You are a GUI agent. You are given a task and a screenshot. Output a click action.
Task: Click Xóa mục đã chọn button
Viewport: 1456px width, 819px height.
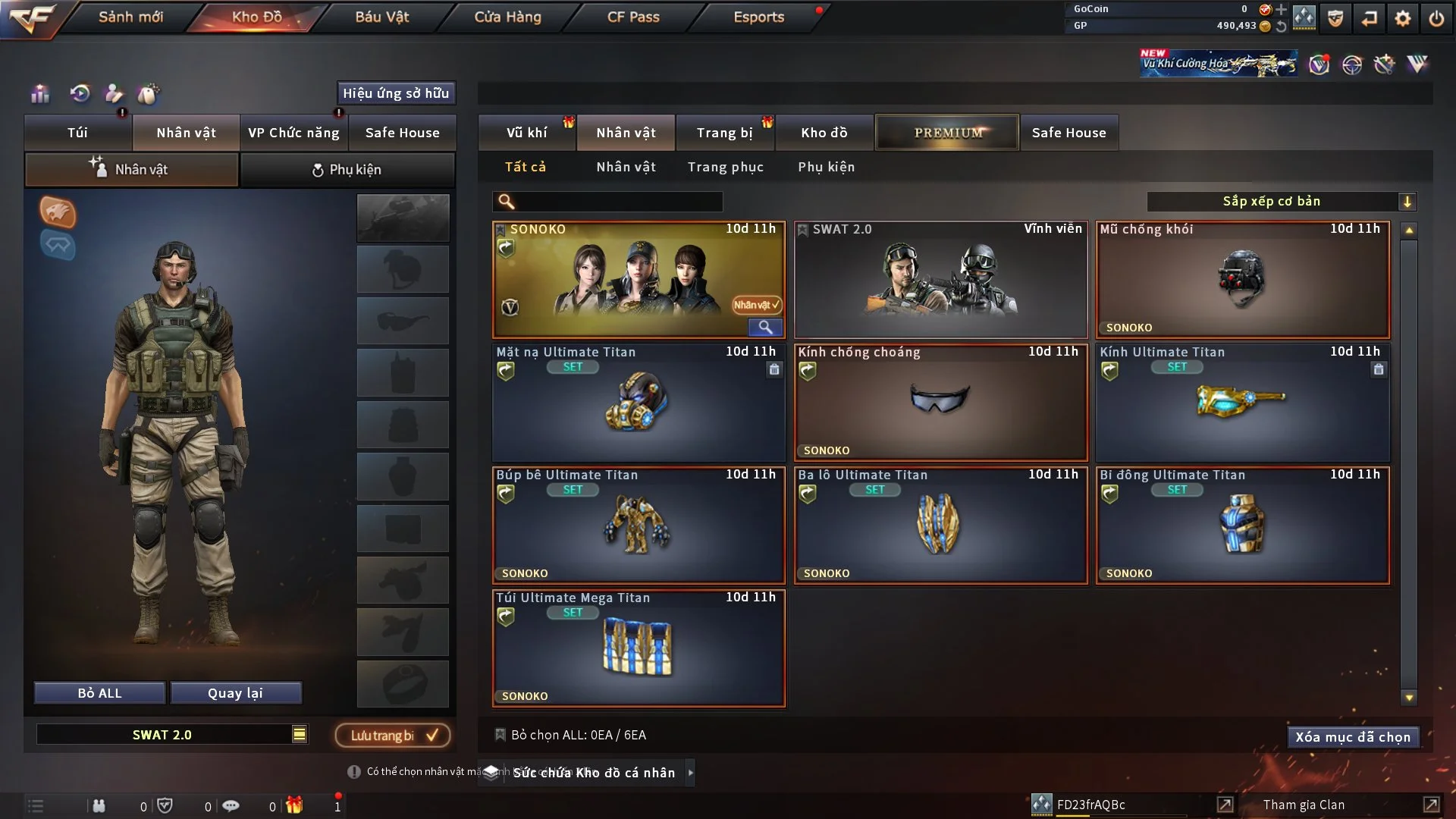tap(1352, 737)
